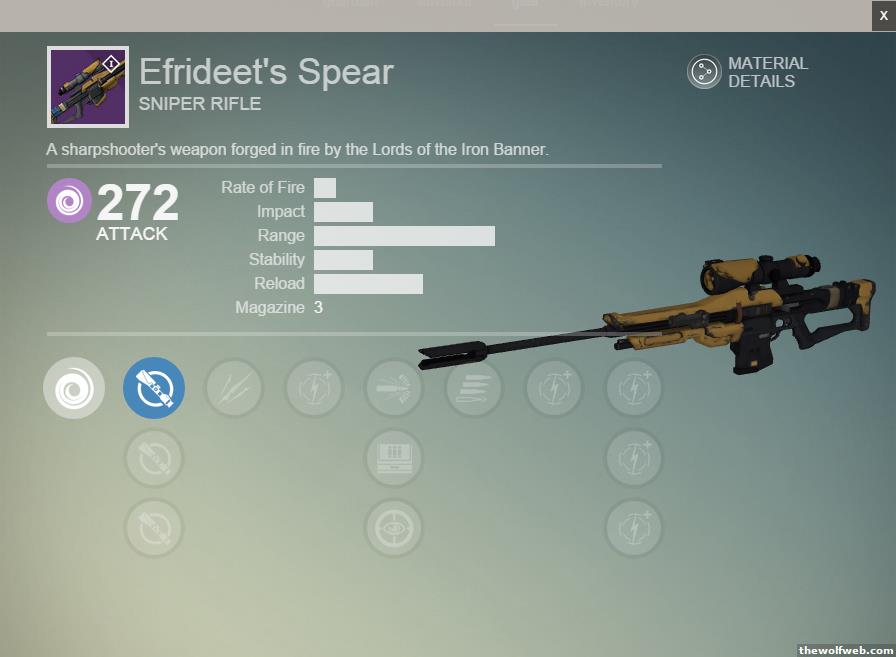Choose the perk with three diagonal needles
The image size is (896, 657).
234,388
